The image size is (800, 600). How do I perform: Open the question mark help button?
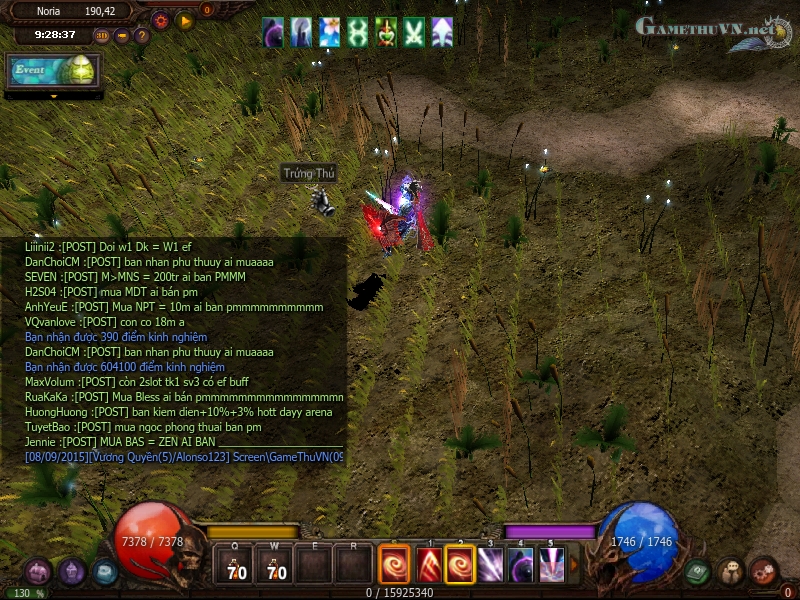click(142, 36)
